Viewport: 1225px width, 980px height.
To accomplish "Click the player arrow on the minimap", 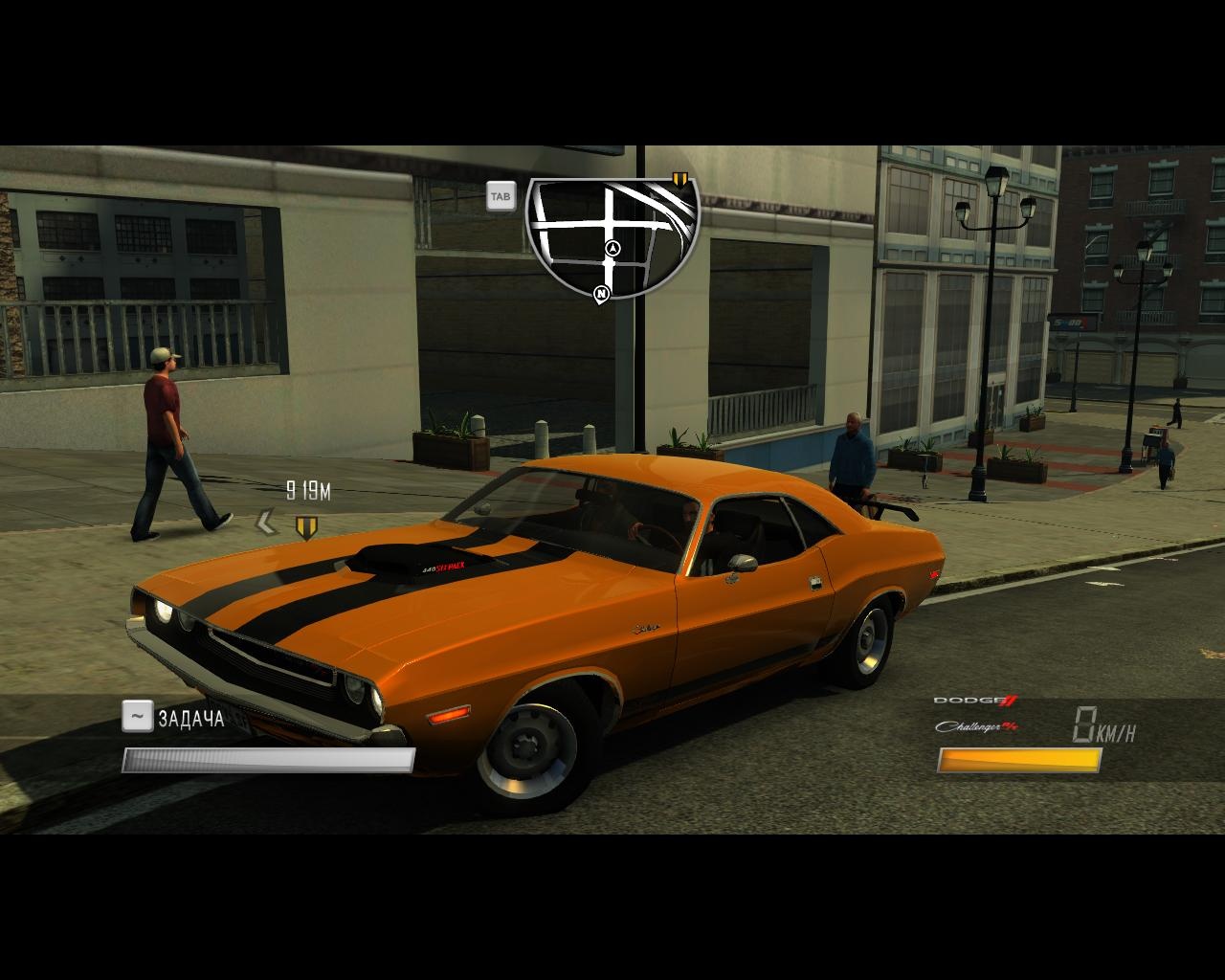I will click(613, 249).
